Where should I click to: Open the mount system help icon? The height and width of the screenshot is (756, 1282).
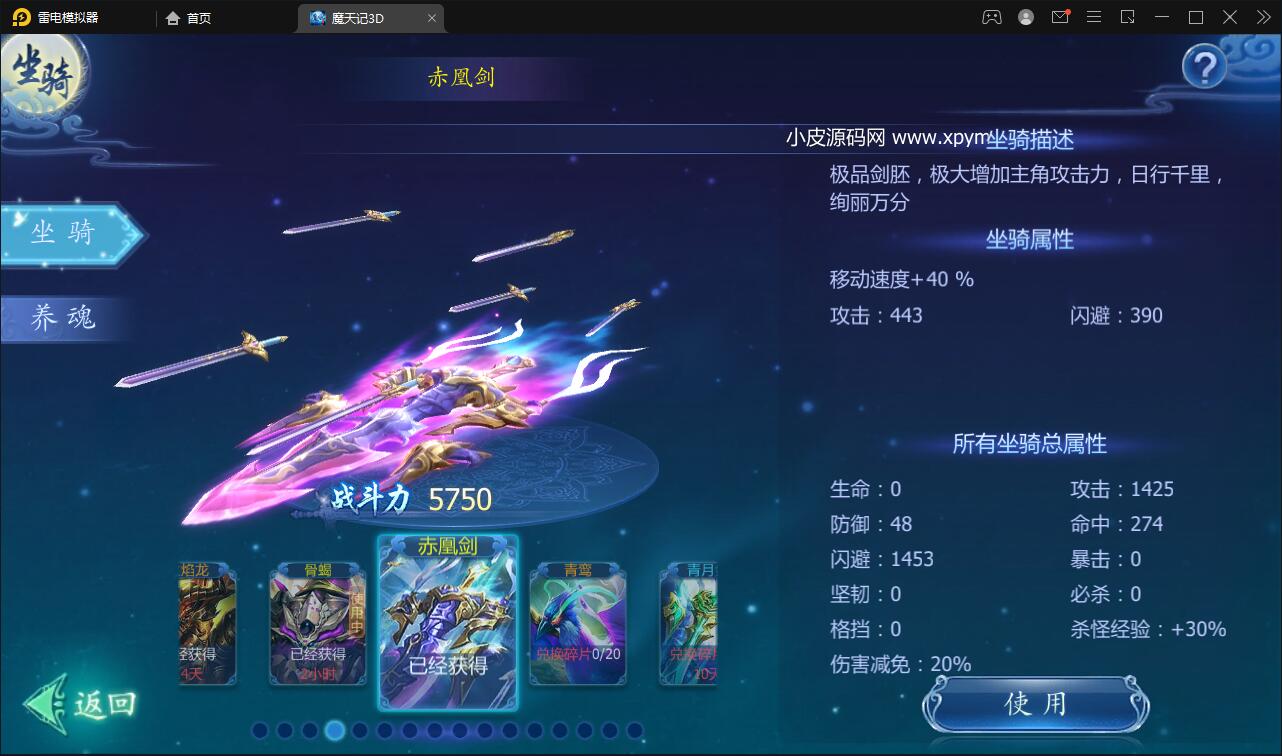pos(1206,64)
